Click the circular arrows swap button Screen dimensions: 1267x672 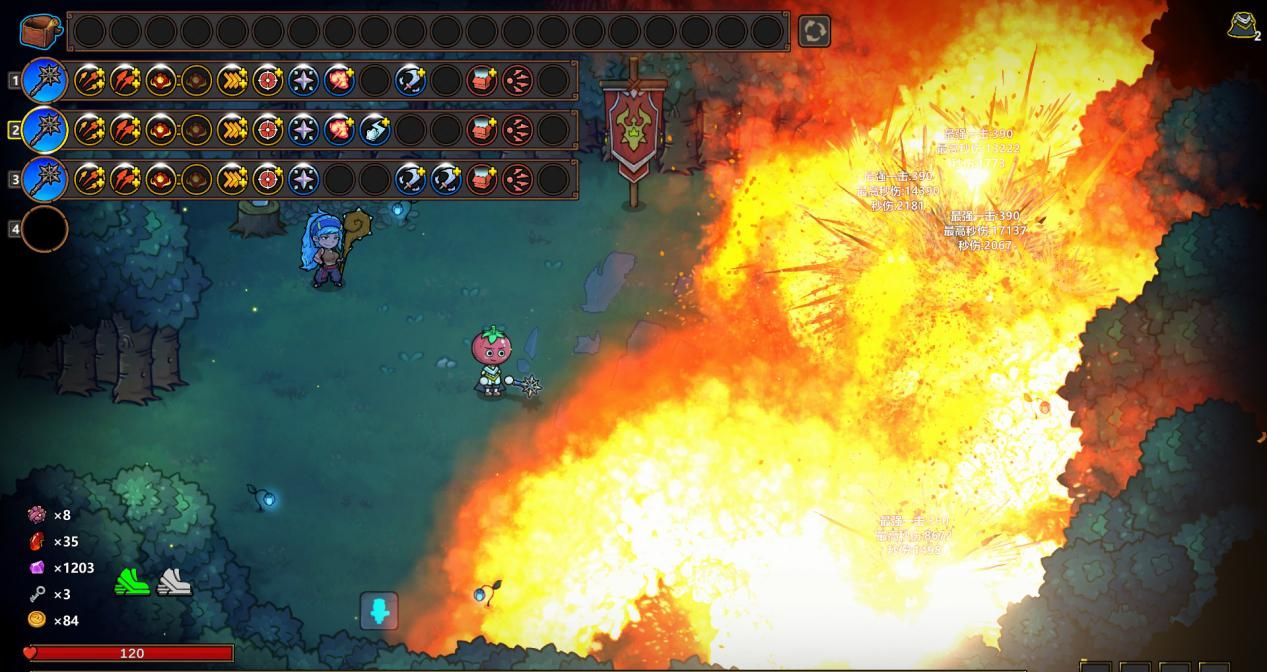[x=814, y=31]
